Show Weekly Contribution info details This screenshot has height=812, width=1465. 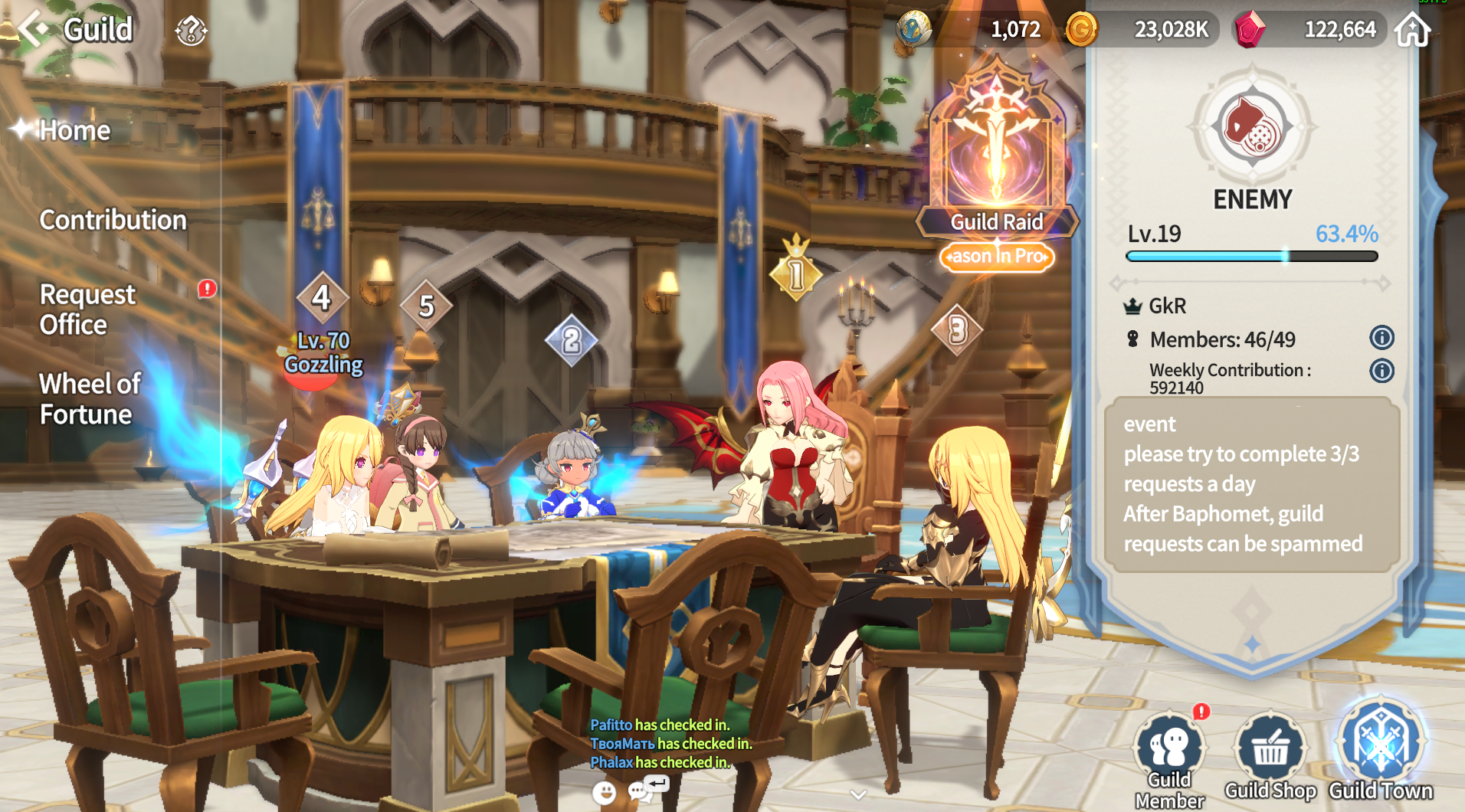tap(1381, 372)
